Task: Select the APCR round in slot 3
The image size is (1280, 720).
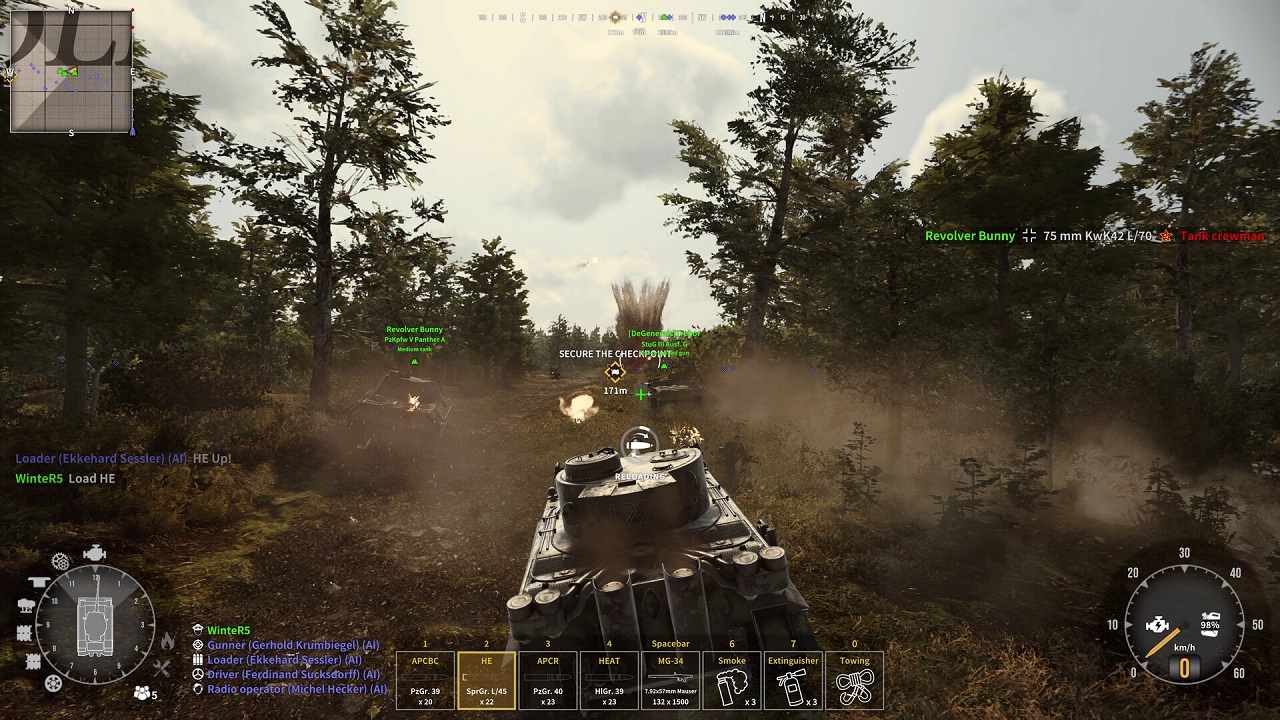Action: (548, 678)
